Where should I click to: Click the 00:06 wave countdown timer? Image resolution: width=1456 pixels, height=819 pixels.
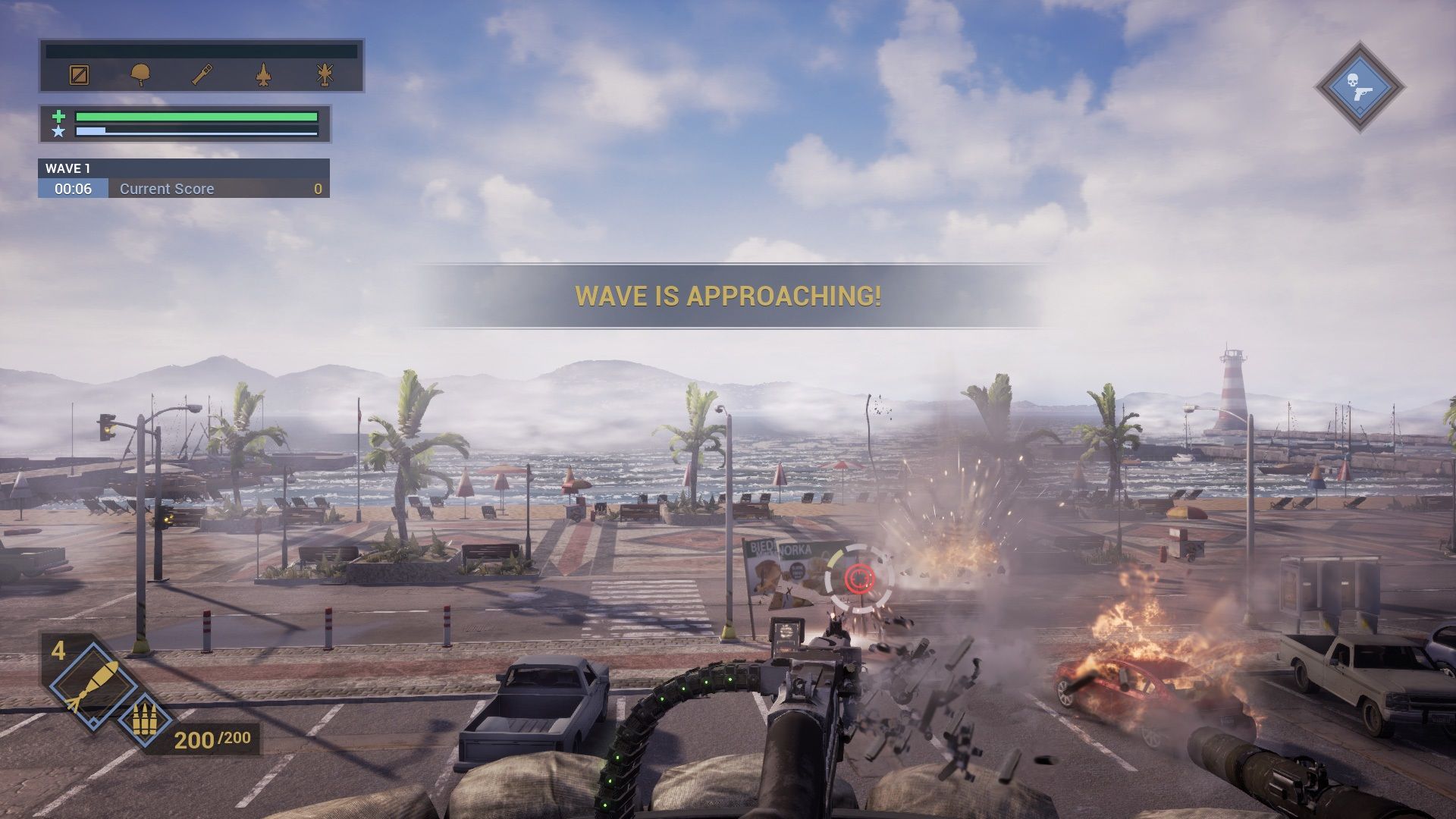click(x=74, y=188)
